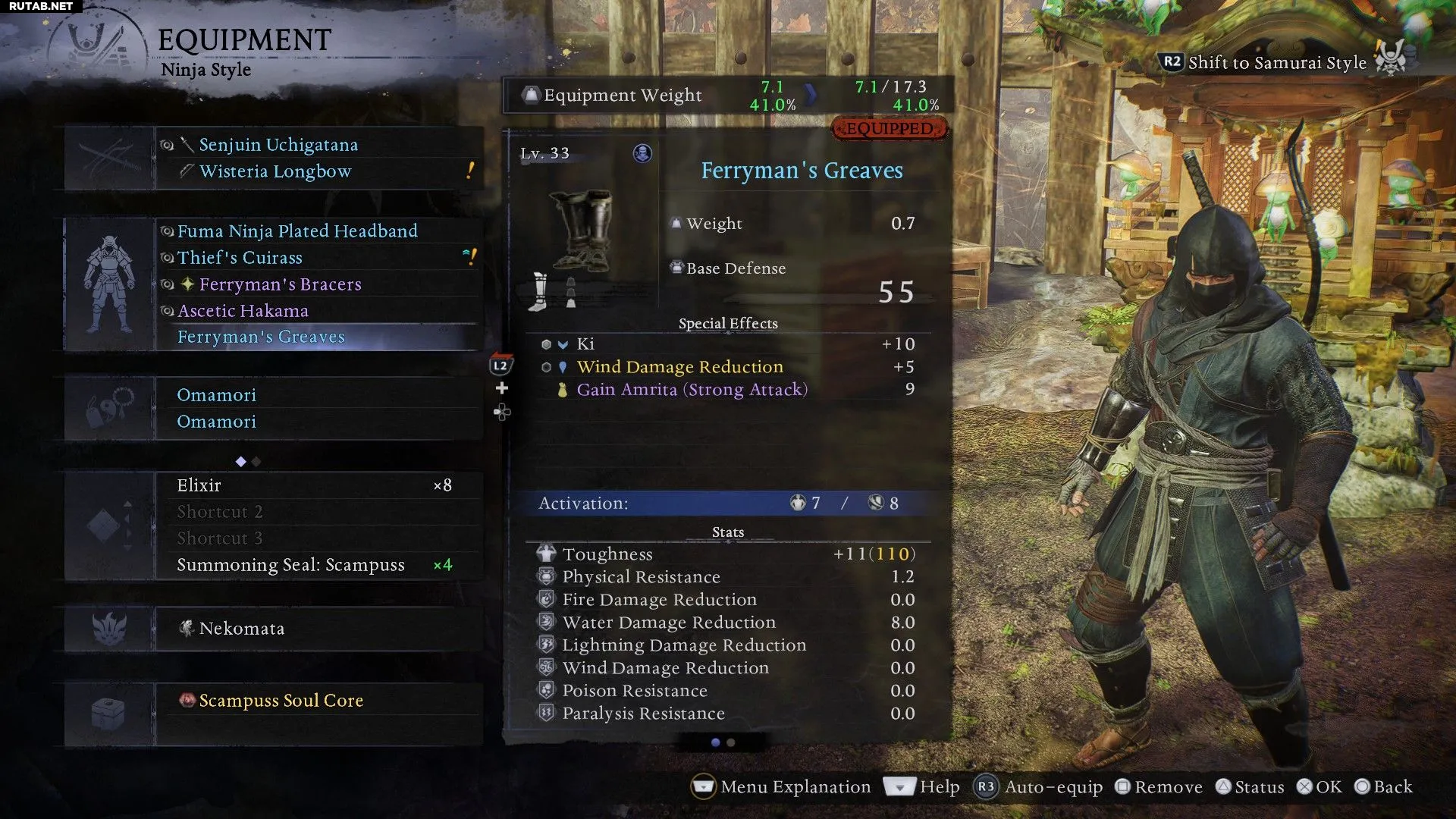
Task: Open the Nekomata guardian spirit slot
Action: coord(242,629)
